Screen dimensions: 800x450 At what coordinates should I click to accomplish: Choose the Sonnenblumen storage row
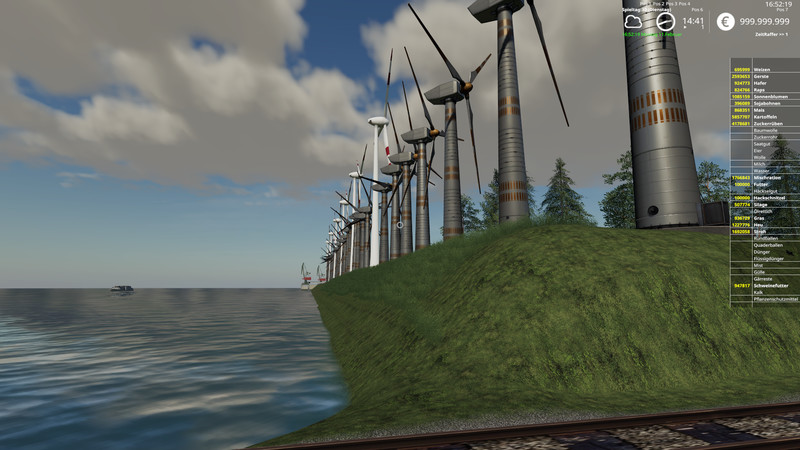765,96
